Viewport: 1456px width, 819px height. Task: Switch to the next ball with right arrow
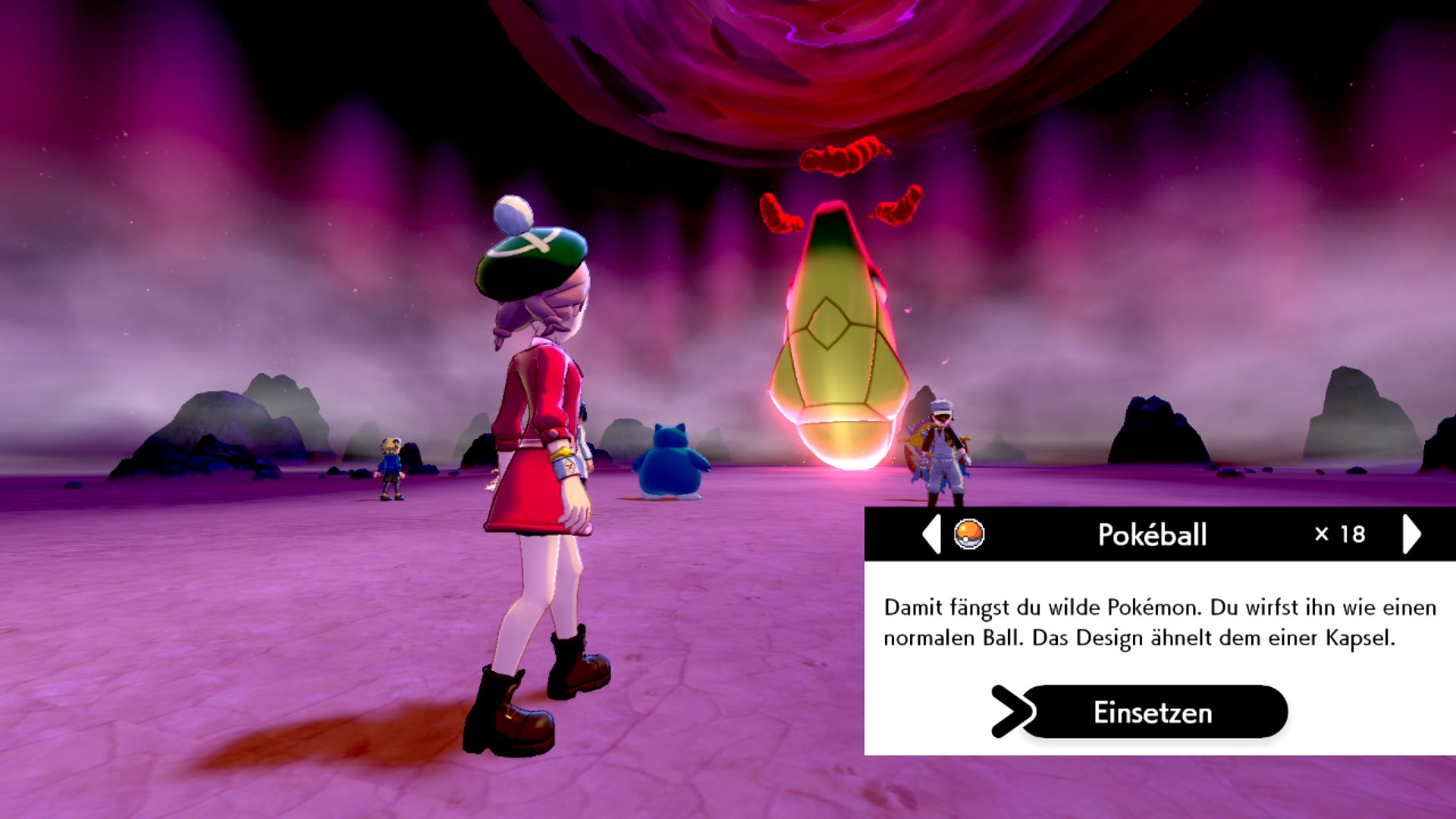coord(1411,534)
